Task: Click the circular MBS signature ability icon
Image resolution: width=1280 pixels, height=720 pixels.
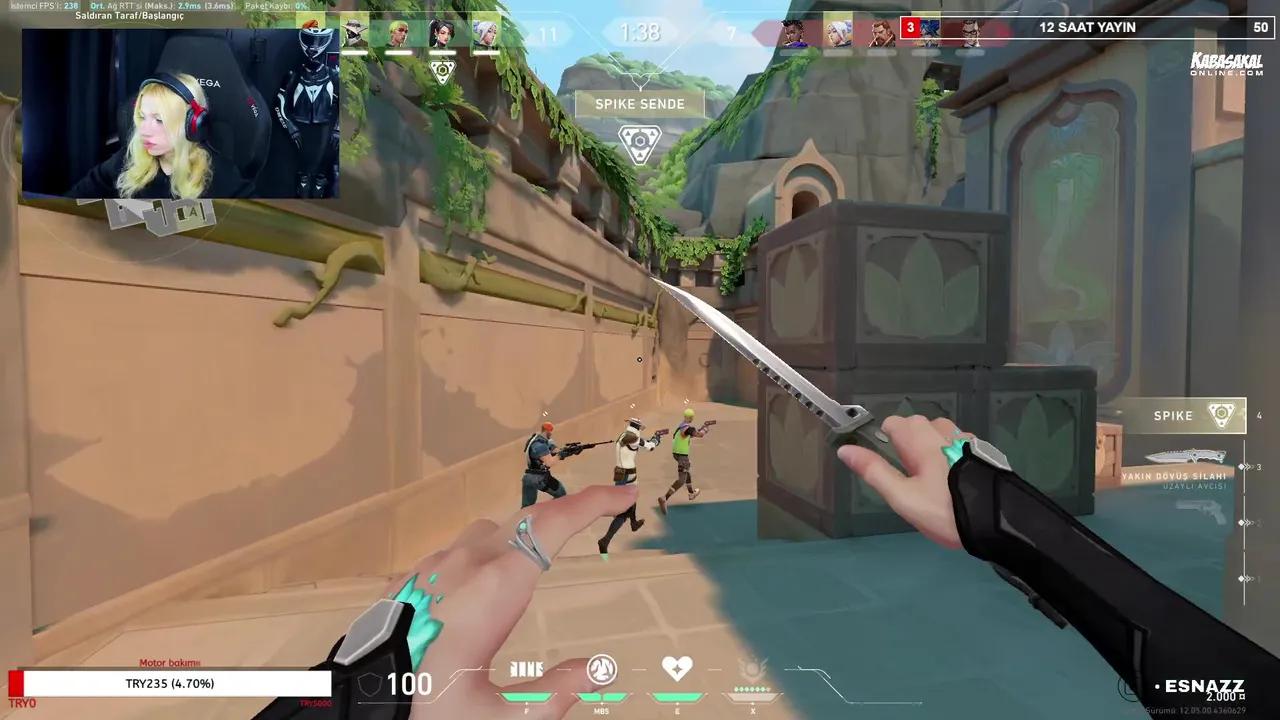Action: click(601, 669)
